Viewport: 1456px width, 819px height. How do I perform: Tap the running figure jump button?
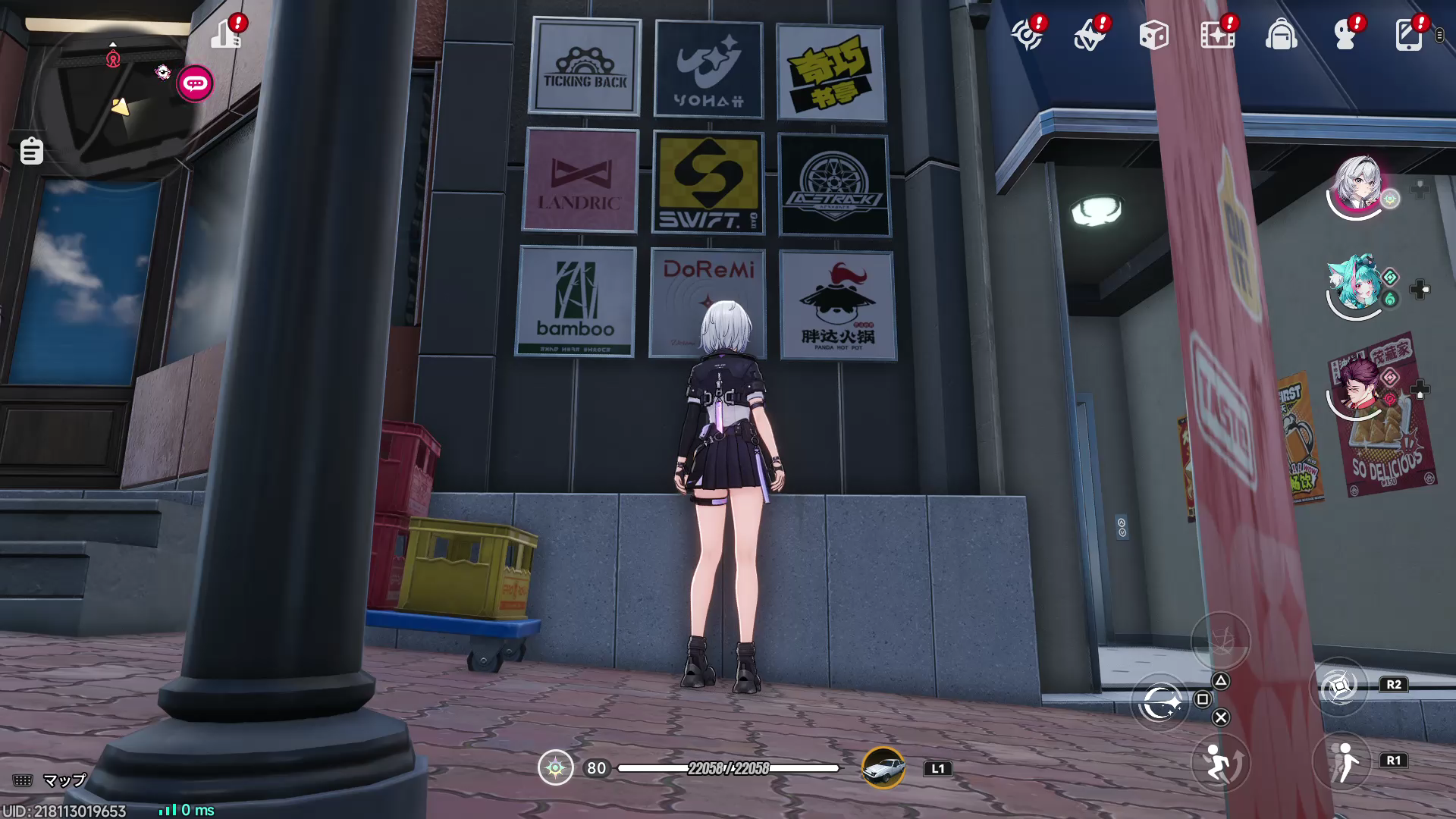click(x=1219, y=761)
